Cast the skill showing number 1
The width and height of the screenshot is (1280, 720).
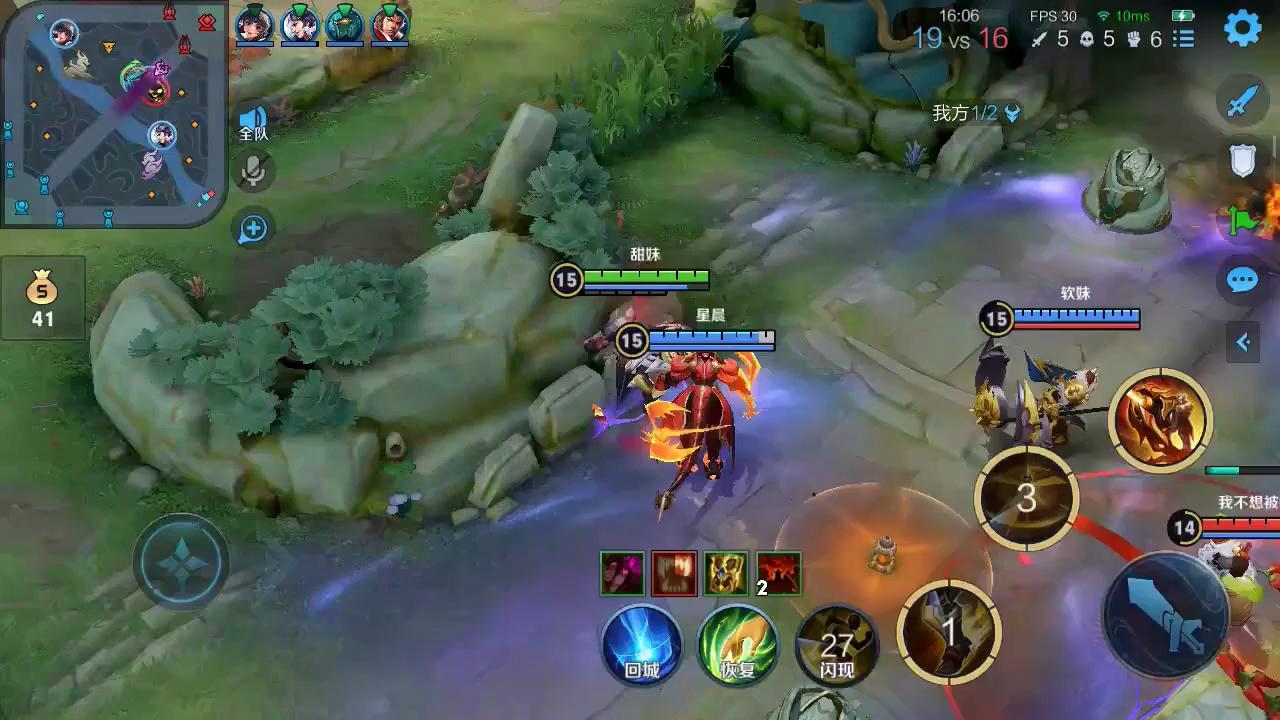tap(949, 632)
